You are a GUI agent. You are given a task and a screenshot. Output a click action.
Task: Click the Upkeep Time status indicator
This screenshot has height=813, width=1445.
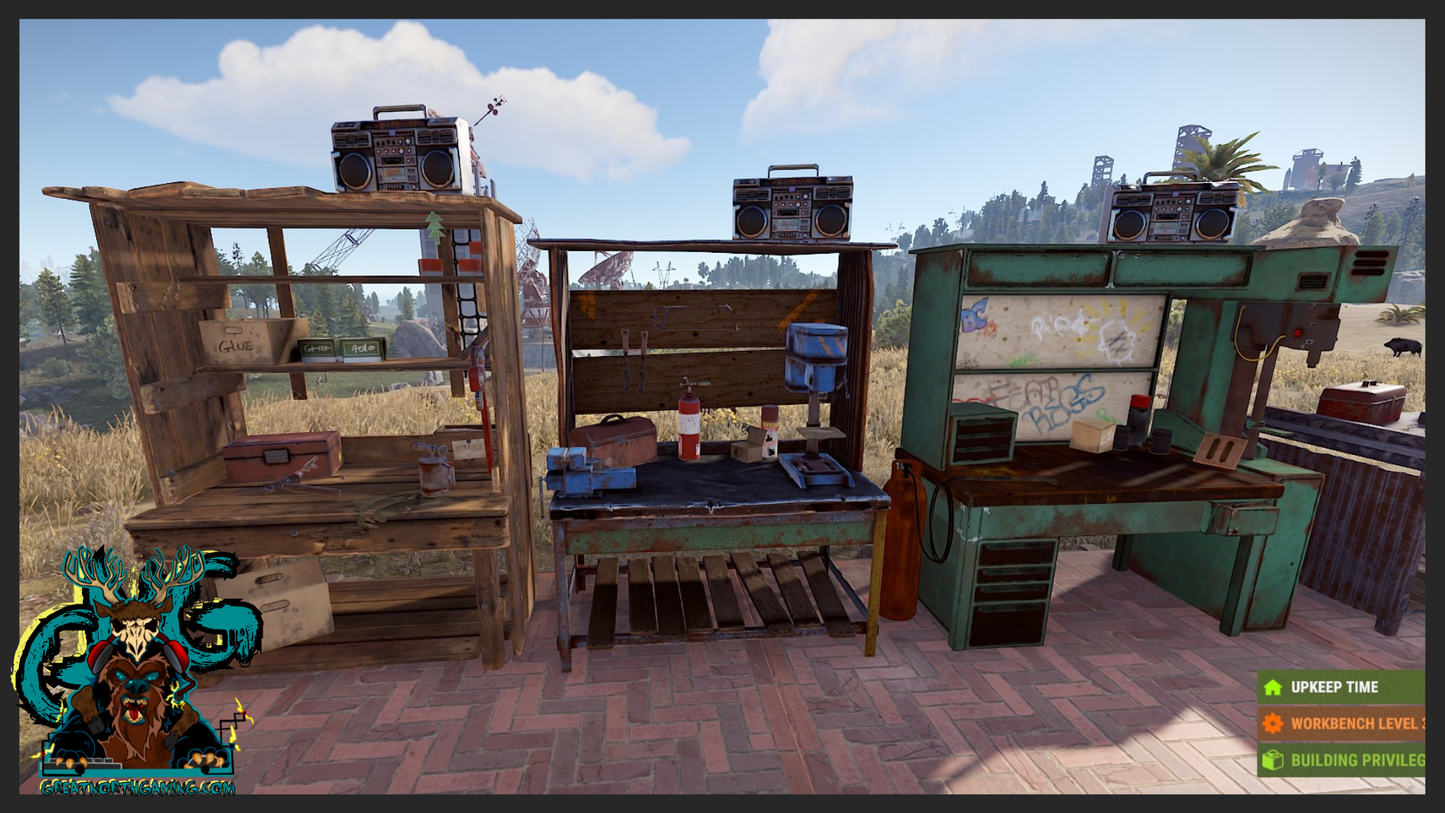click(x=1340, y=687)
